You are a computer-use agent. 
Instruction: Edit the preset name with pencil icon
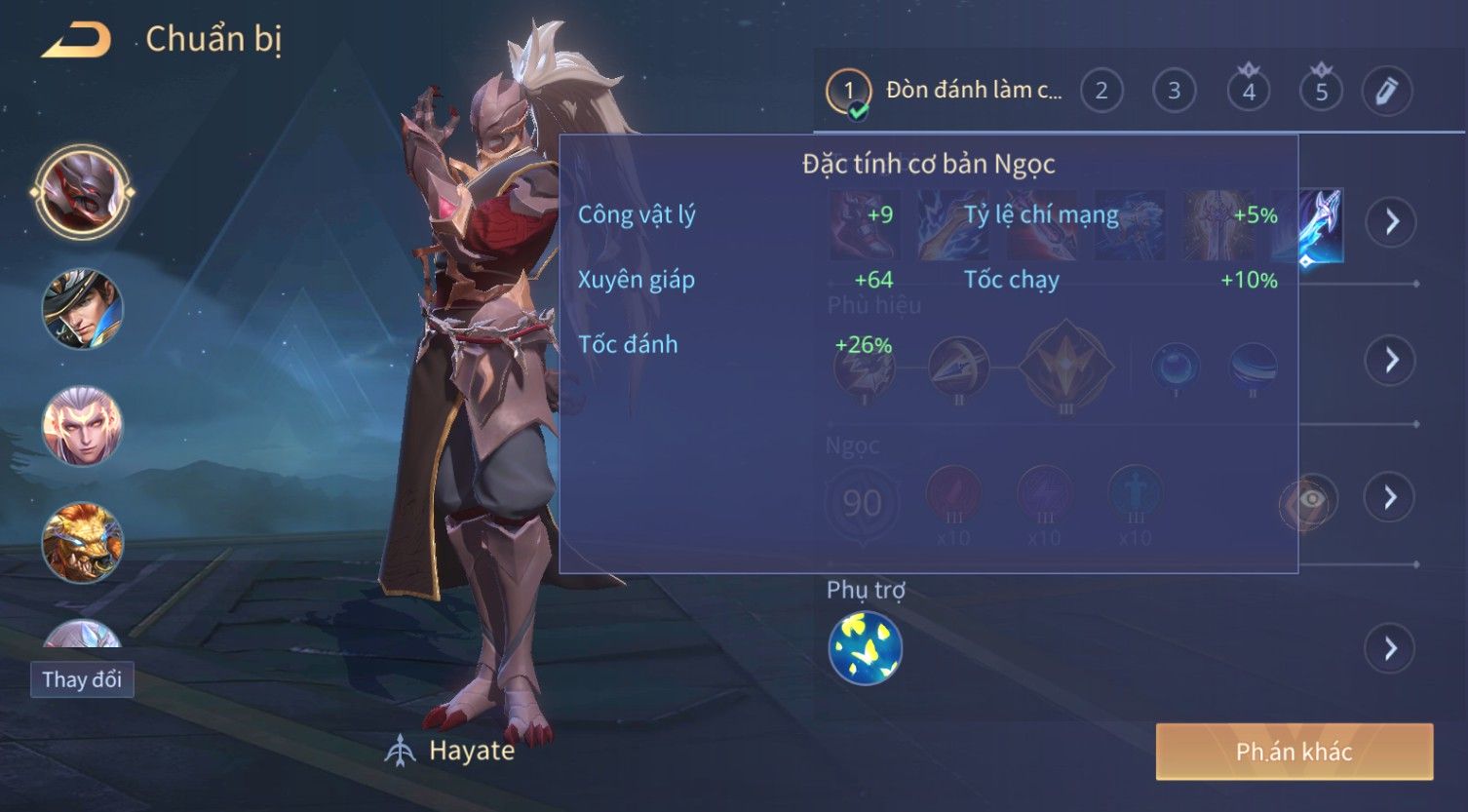point(1386,91)
